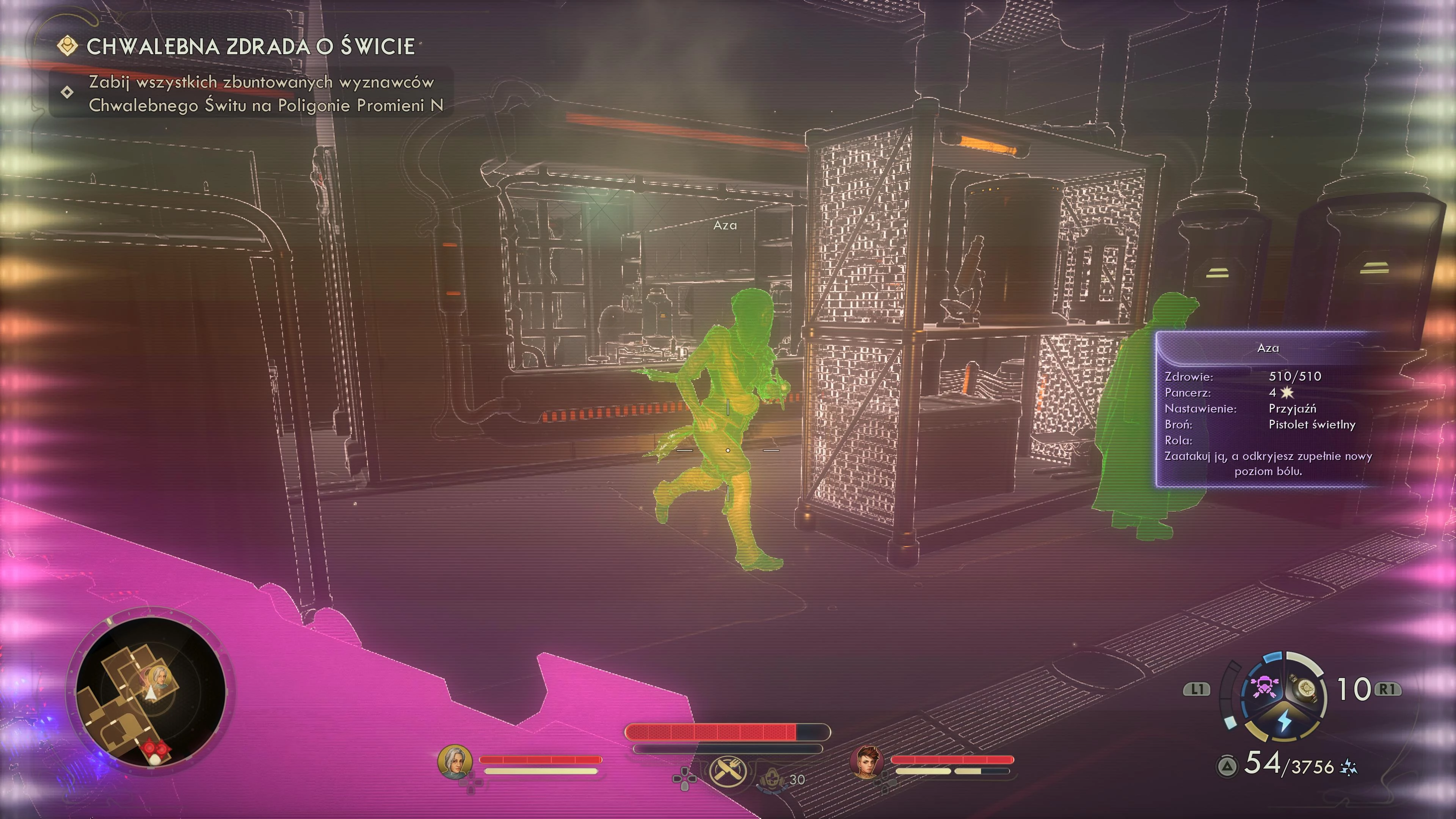
Task: Select the gray-haired companion portrait
Action: 455,761
